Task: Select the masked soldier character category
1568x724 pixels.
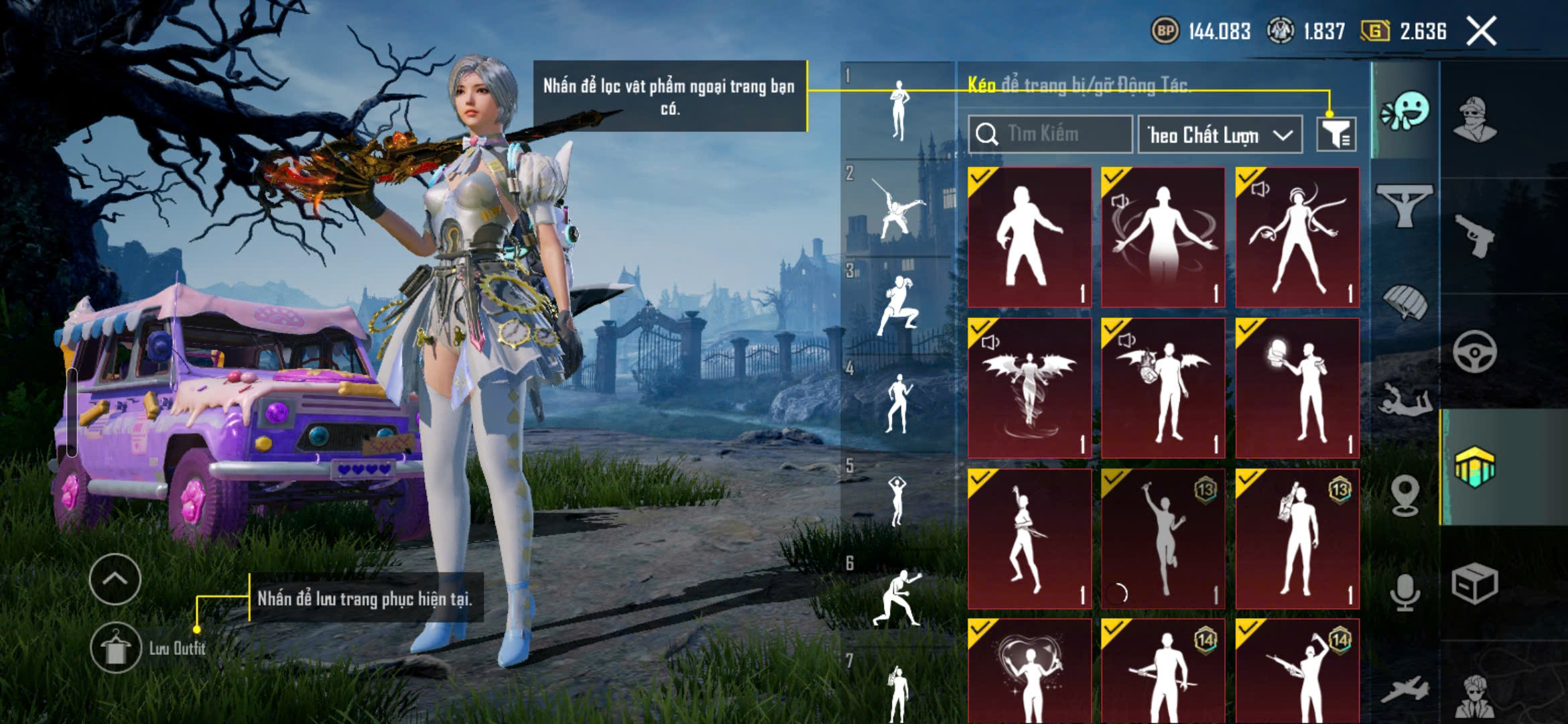Action: coord(1474,121)
